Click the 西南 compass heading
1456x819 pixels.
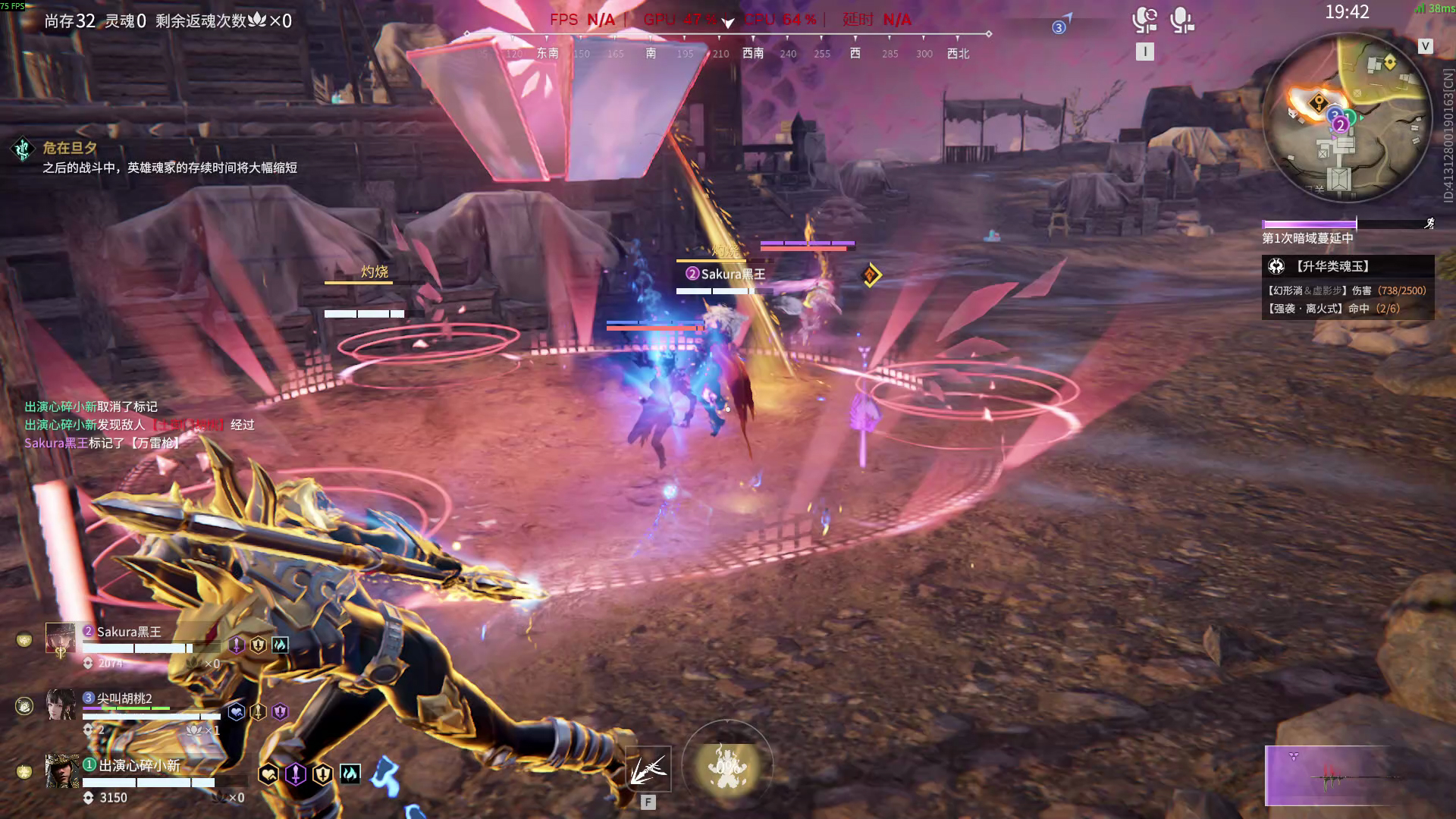tap(753, 53)
